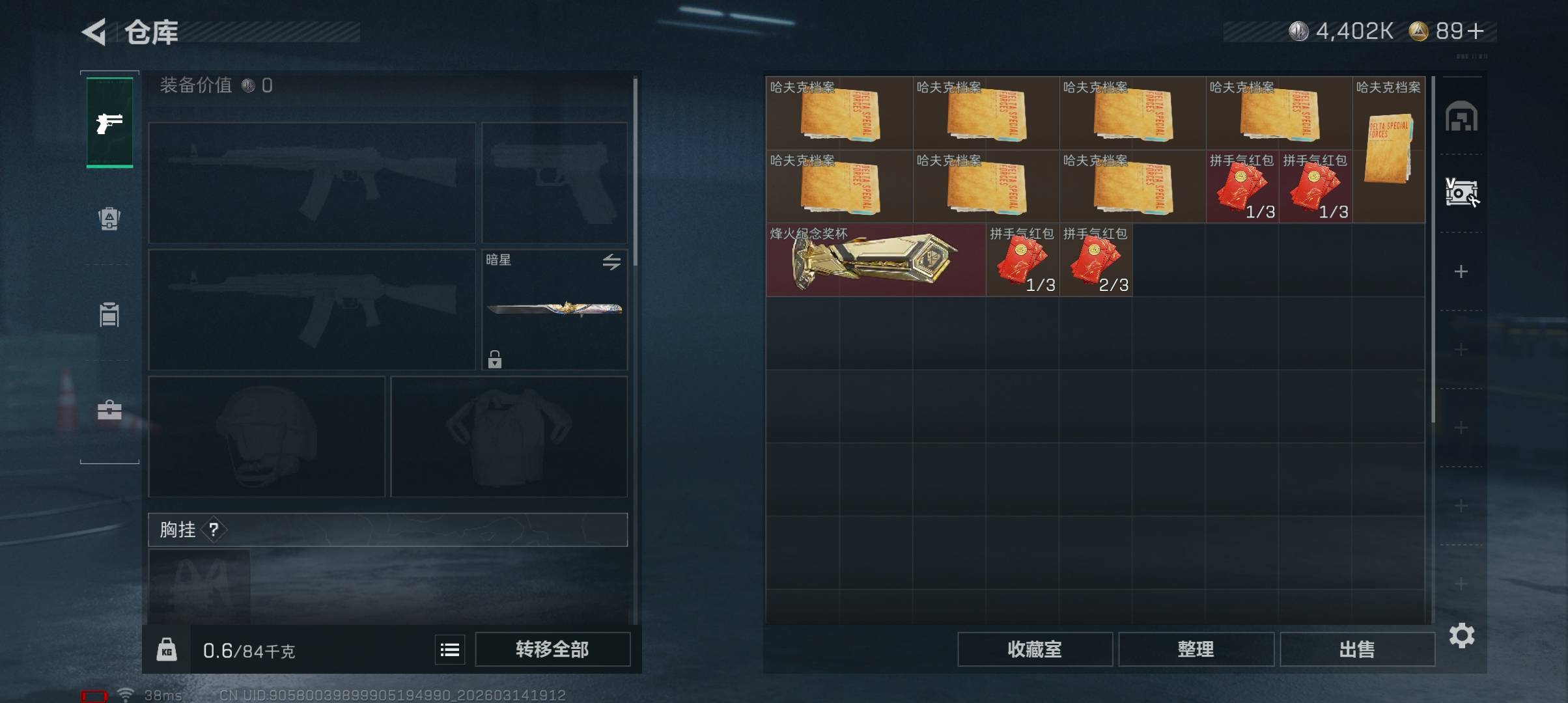Image resolution: width=1568 pixels, height=703 pixels.
Task: Select the 烽火纪念奖杯 trophy item
Action: [875, 260]
